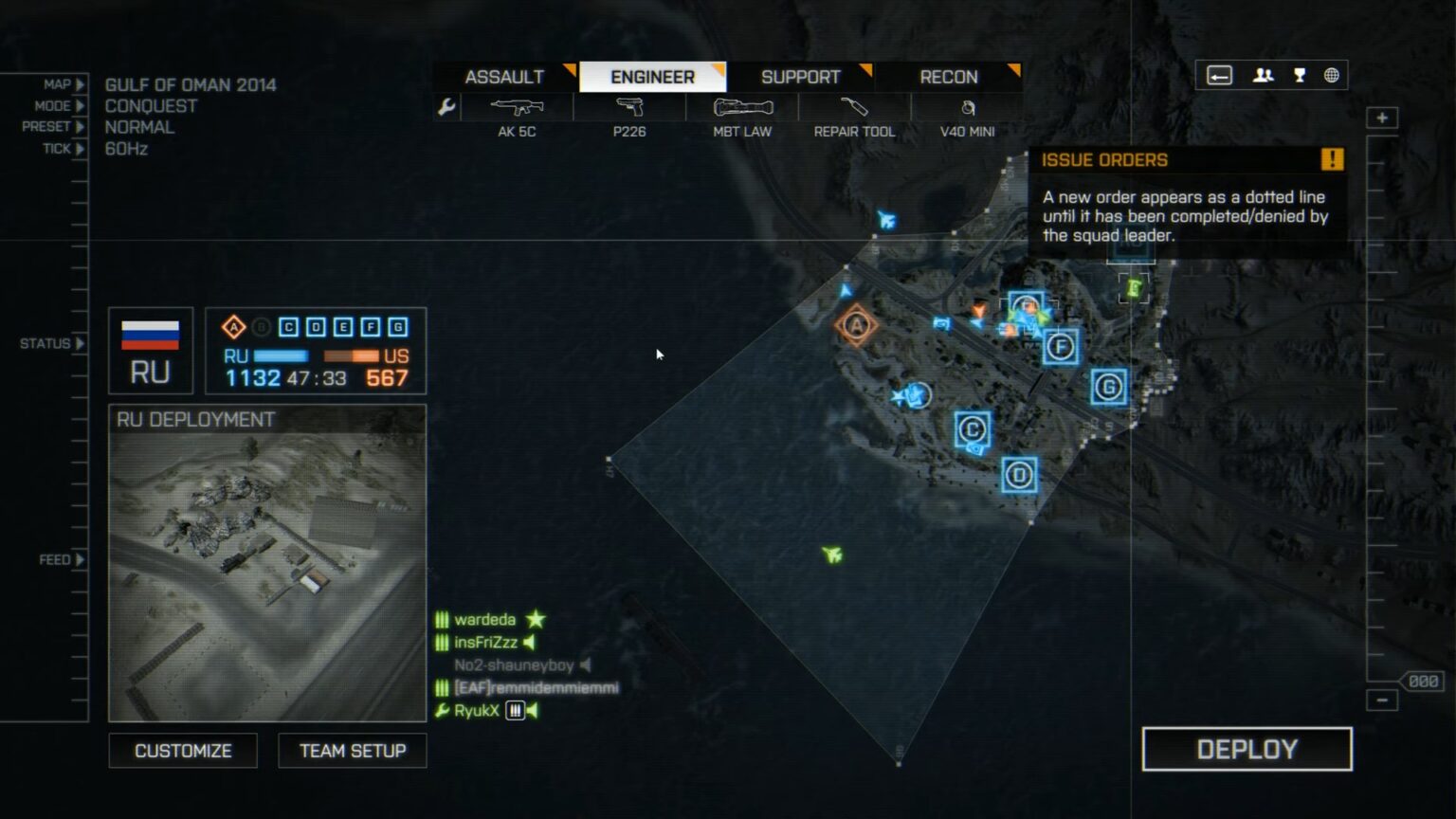The height and width of the screenshot is (819, 1456).
Task: Open the trophy awards icon
Action: pos(1299,74)
